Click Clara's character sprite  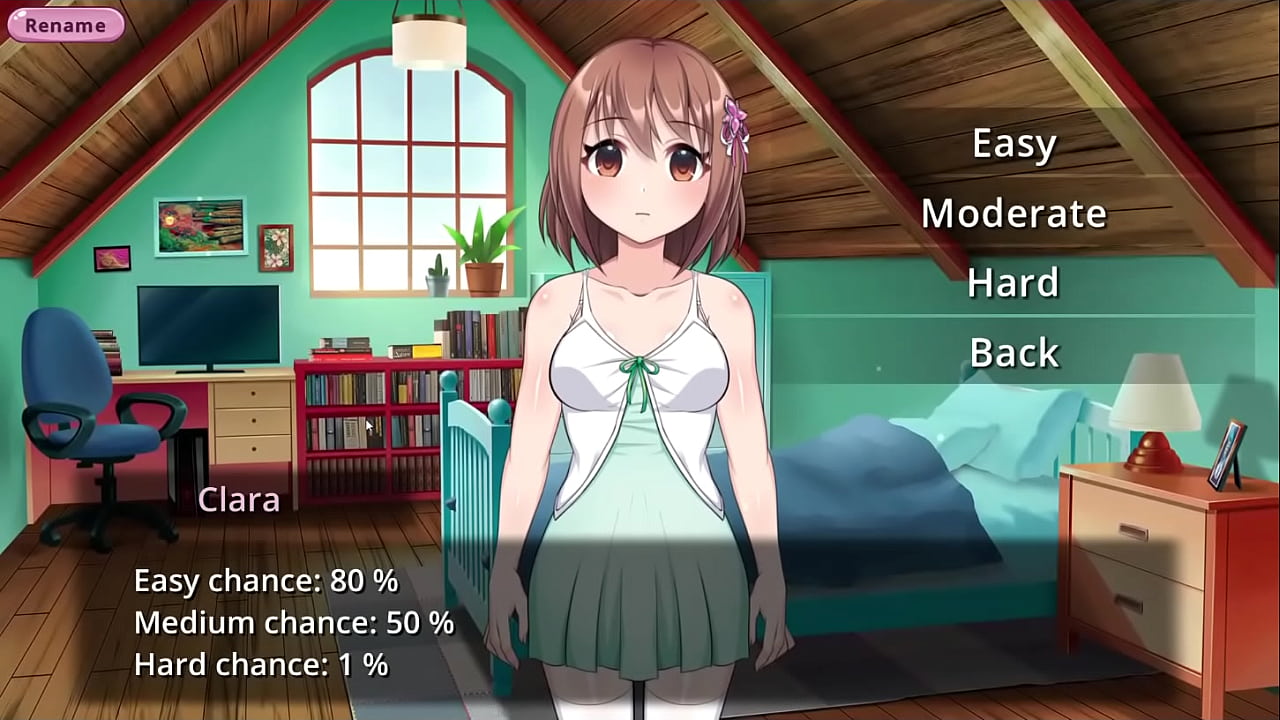click(640, 400)
